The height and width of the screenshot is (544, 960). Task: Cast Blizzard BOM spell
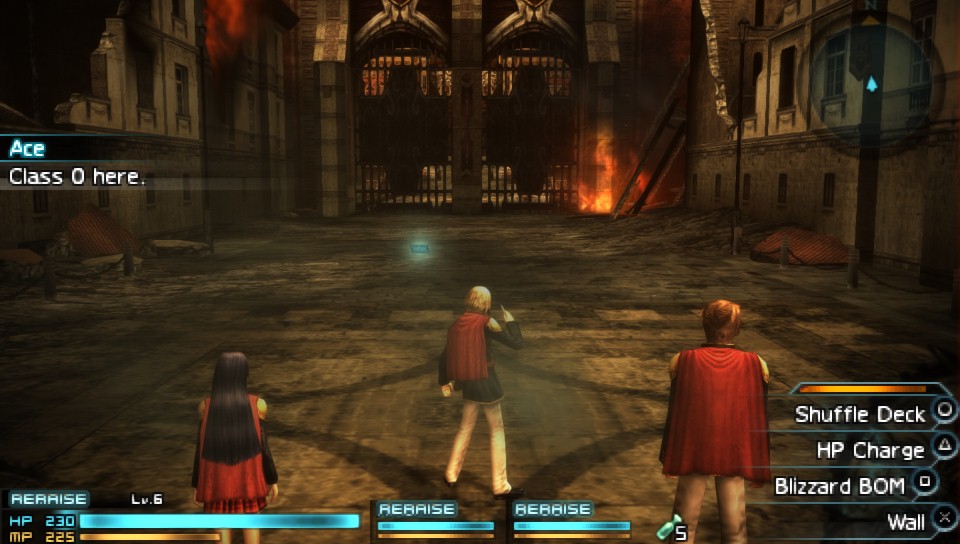[x=840, y=486]
